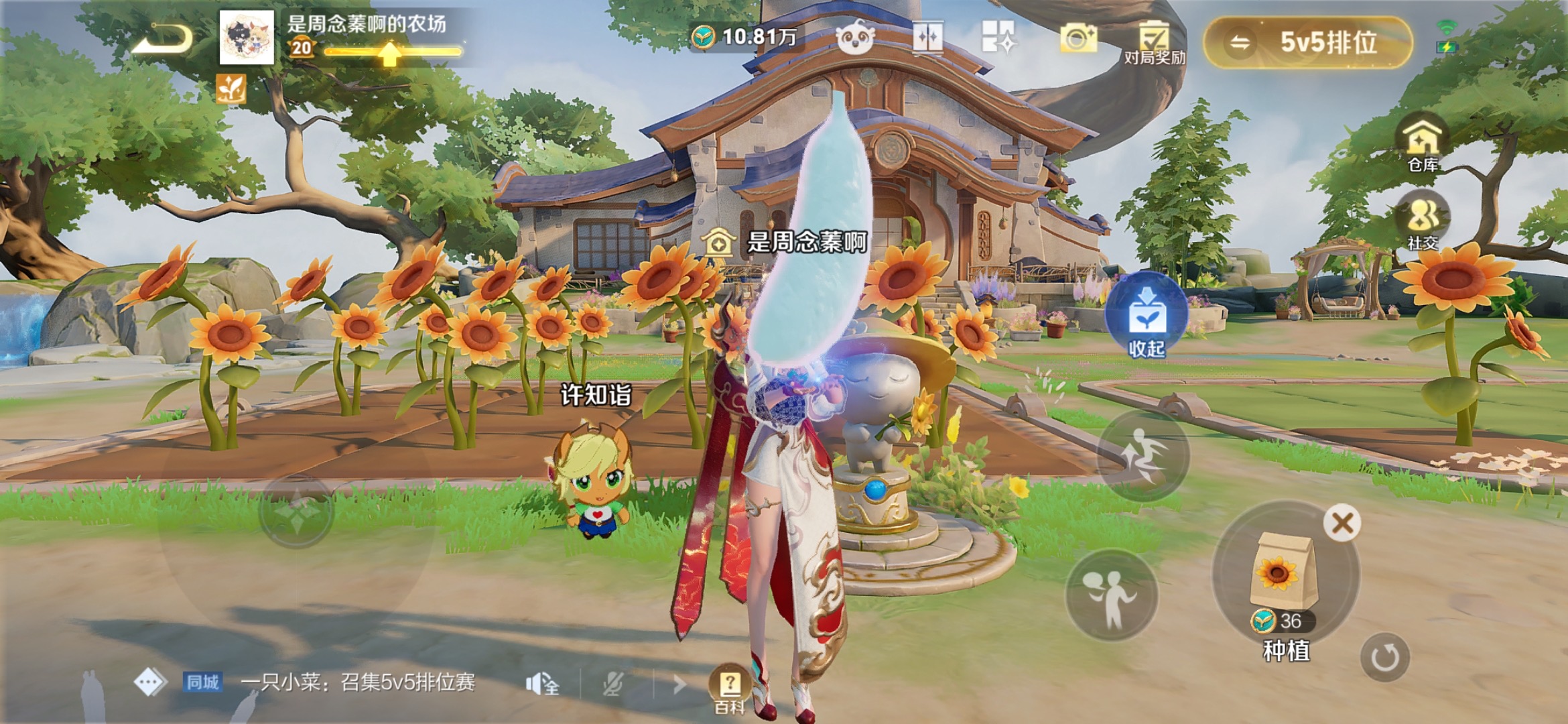Open the camera photo mode

tap(1077, 38)
